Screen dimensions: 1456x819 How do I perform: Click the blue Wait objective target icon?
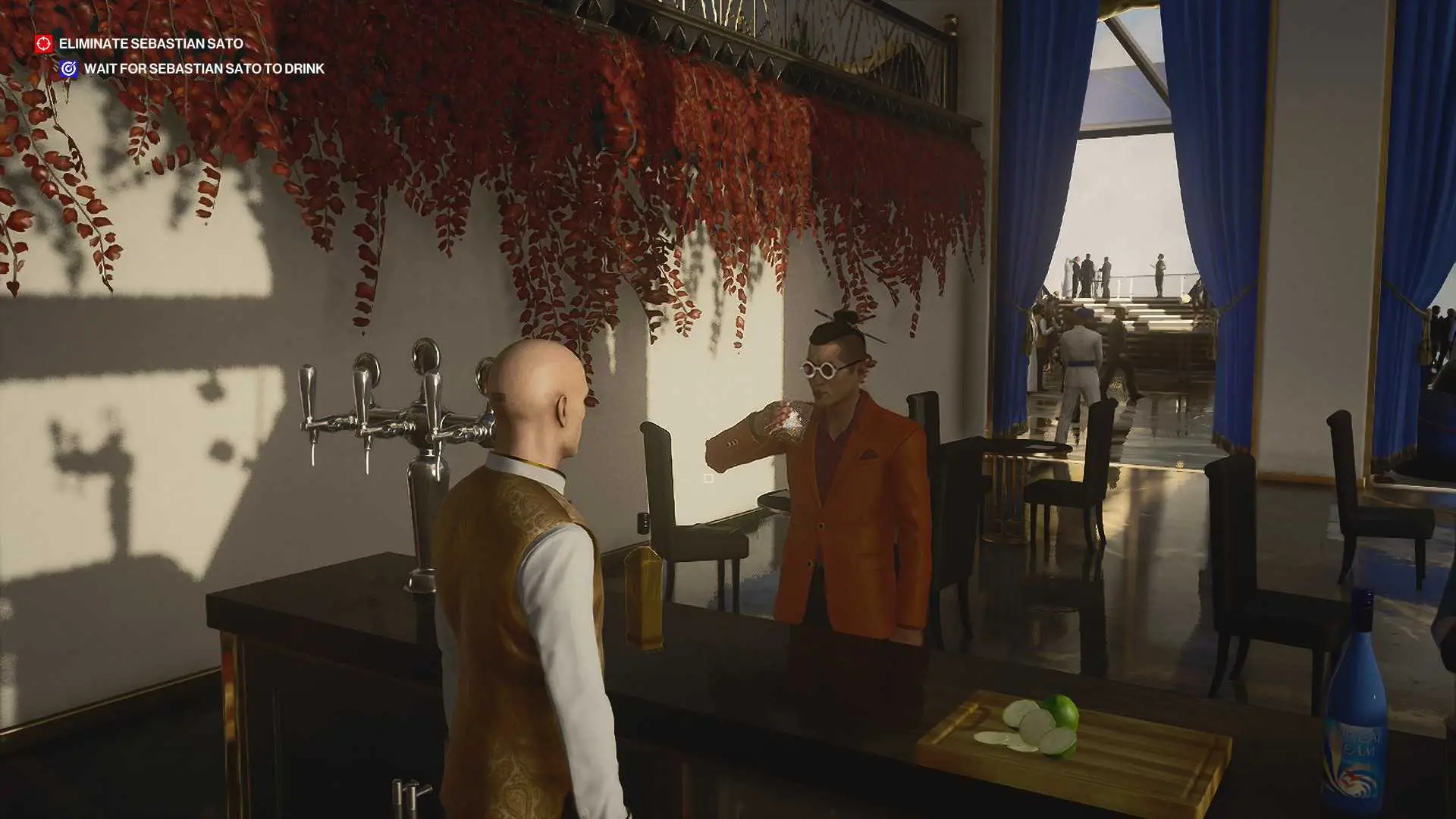pyautogui.click(x=70, y=68)
